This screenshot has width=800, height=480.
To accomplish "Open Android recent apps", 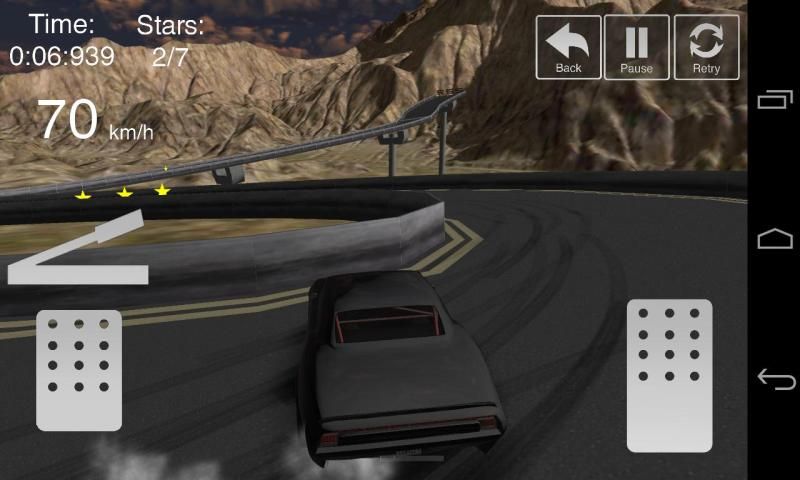I will coord(775,99).
